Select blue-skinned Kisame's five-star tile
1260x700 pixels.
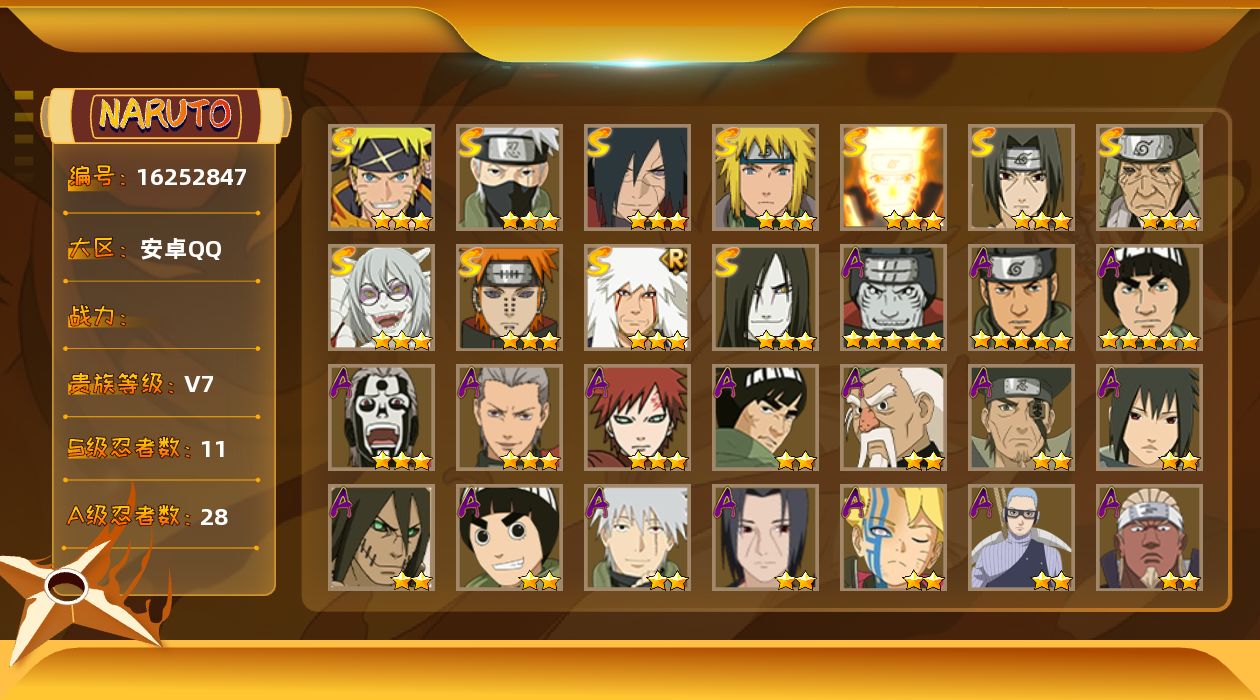893,297
